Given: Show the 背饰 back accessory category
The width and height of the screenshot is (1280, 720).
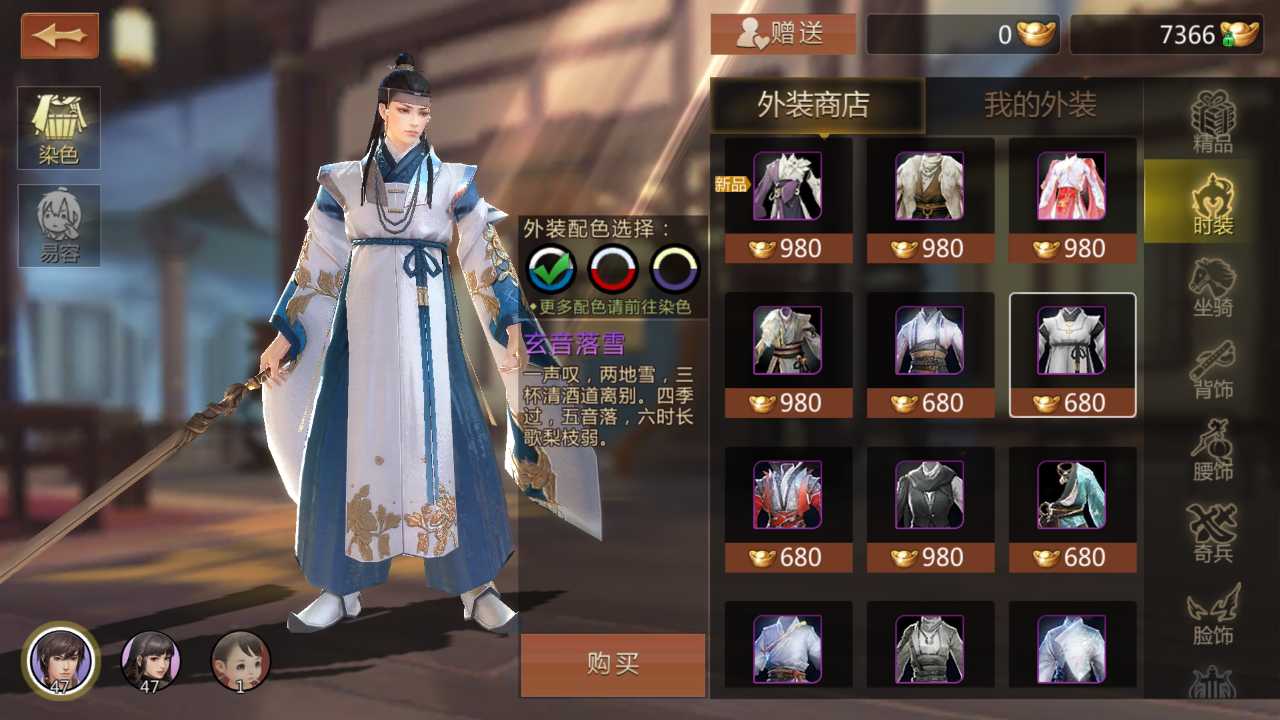Looking at the screenshot, I should (x=1212, y=369).
